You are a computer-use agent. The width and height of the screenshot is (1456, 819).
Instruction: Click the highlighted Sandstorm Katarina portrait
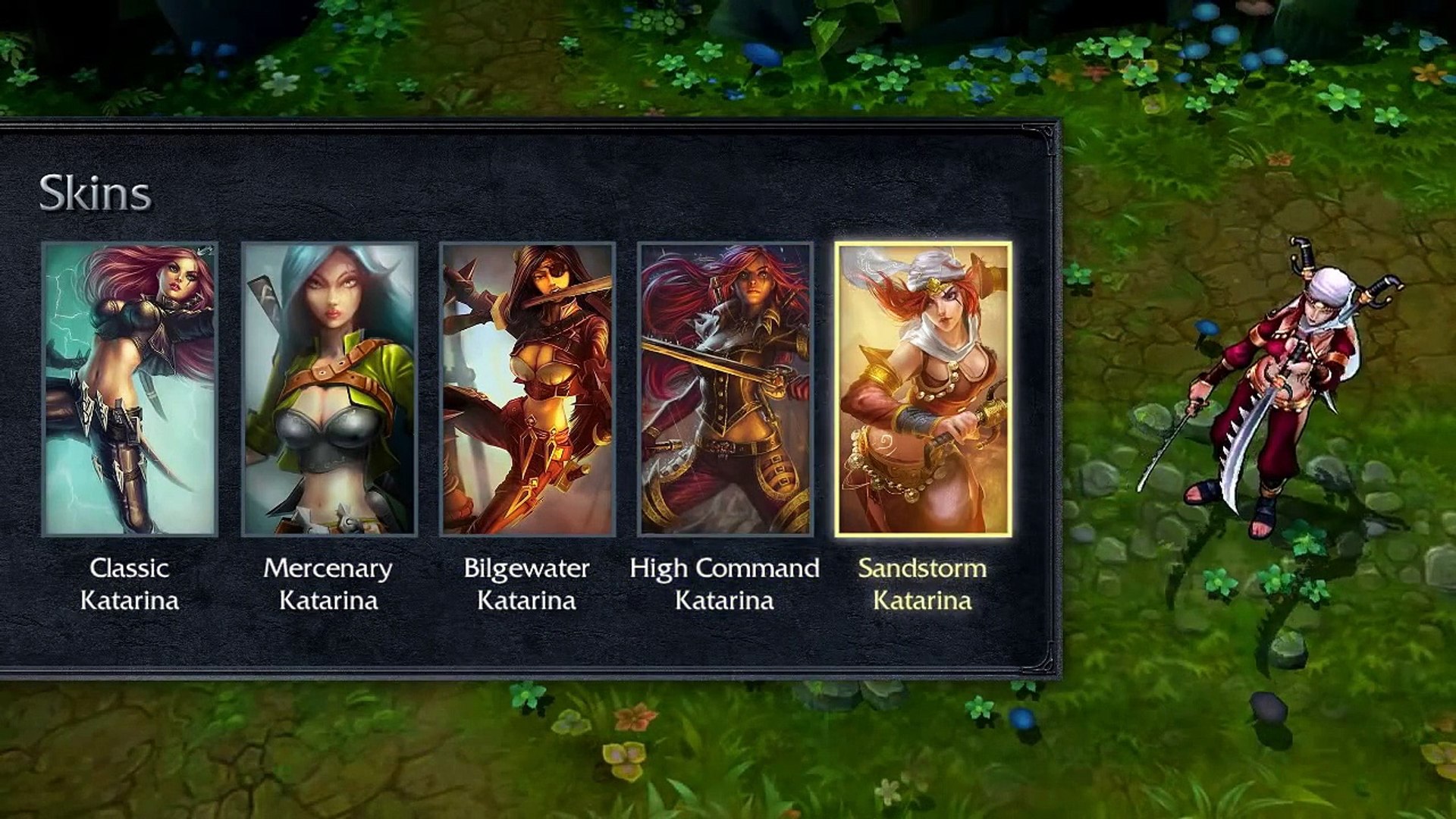click(924, 387)
